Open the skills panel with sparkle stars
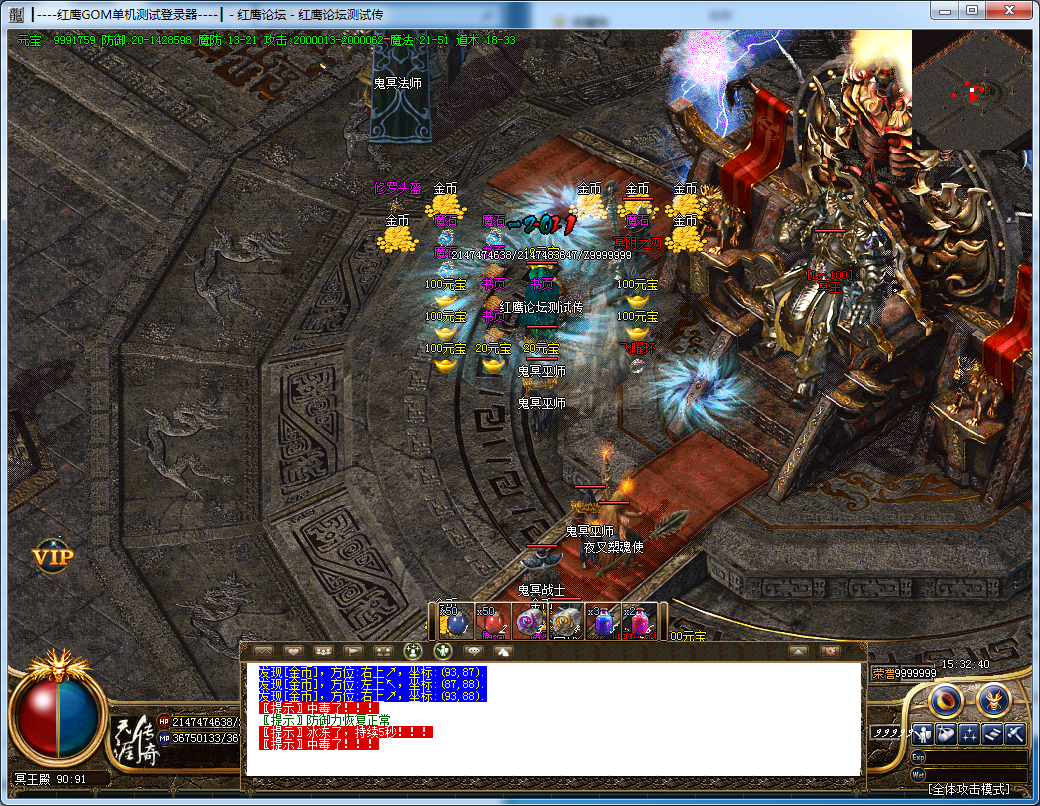Image resolution: width=1040 pixels, height=806 pixels. 969,733
